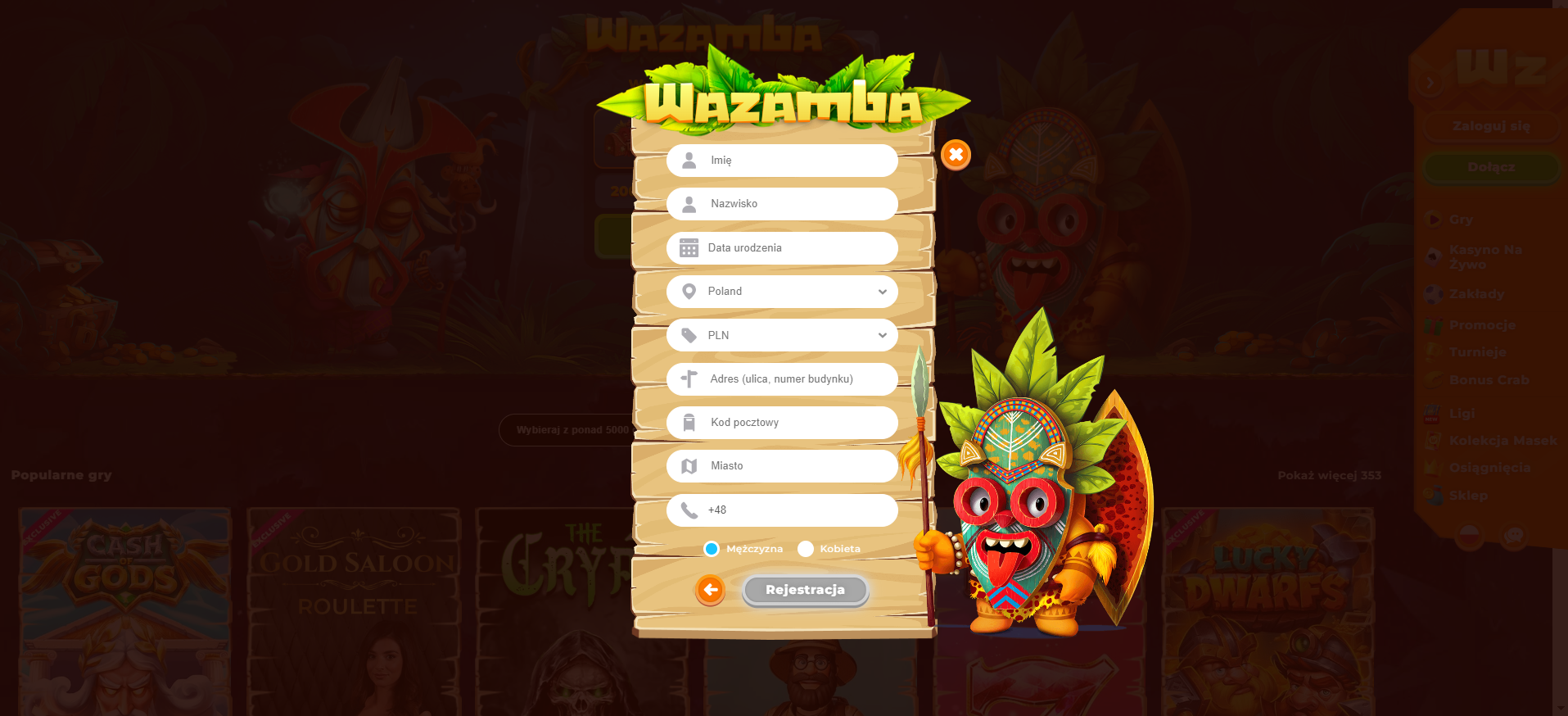Image resolution: width=1568 pixels, height=716 pixels.
Task: Select the Mężczyzna radio button
Action: (711, 549)
